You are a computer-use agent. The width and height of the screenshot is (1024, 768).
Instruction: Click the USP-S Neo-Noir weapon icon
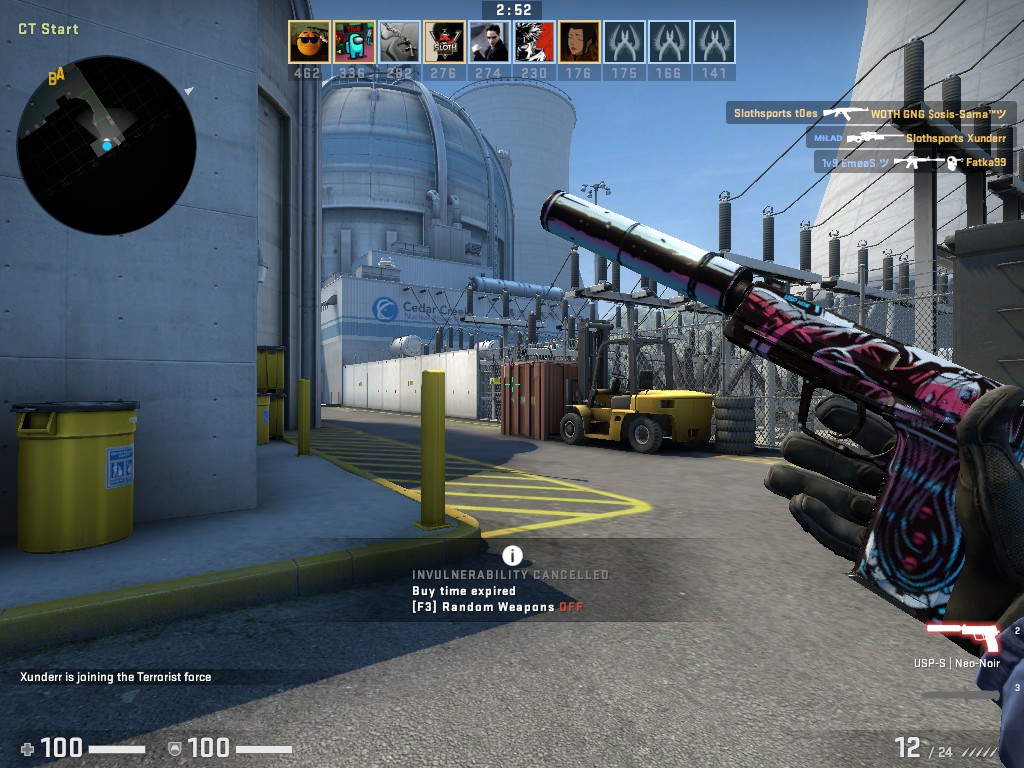point(963,637)
